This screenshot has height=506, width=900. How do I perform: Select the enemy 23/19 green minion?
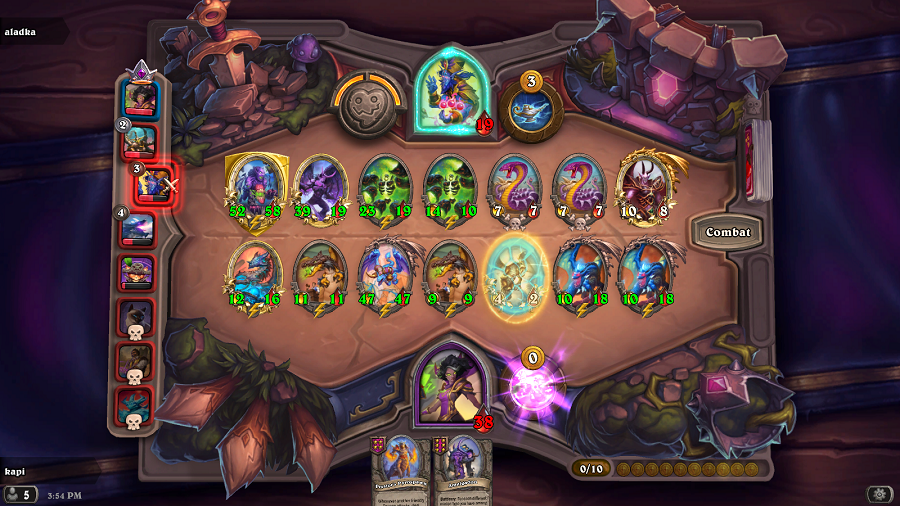(385, 186)
